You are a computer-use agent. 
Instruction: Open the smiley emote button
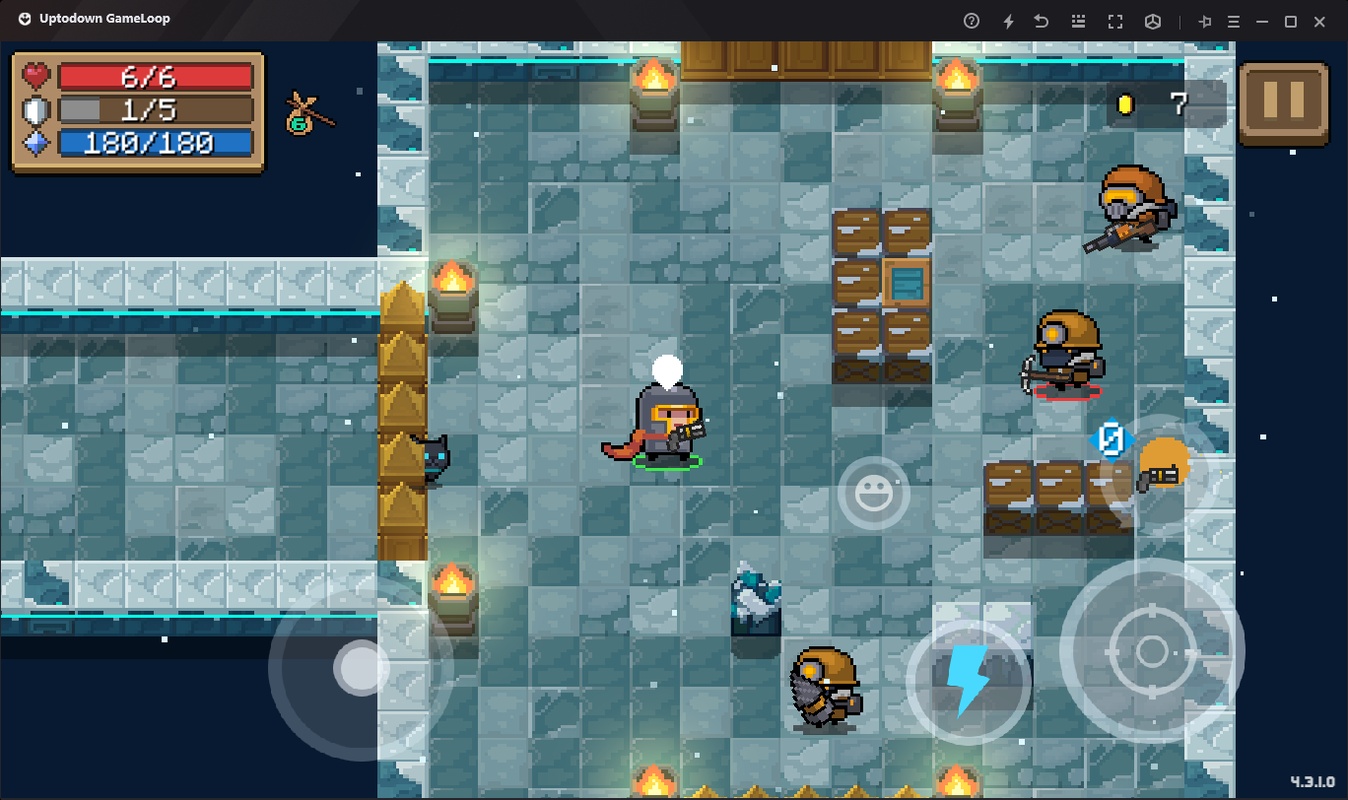click(x=873, y=493)
